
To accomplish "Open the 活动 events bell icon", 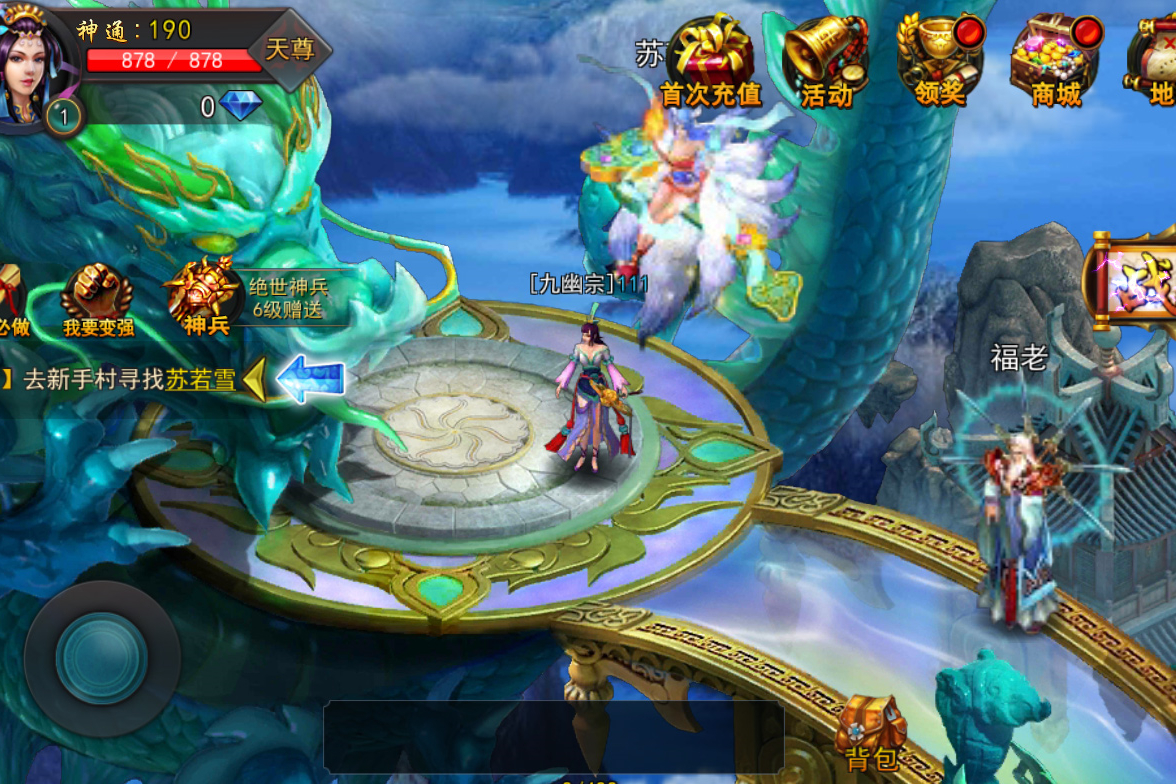I will pos(825,60).
